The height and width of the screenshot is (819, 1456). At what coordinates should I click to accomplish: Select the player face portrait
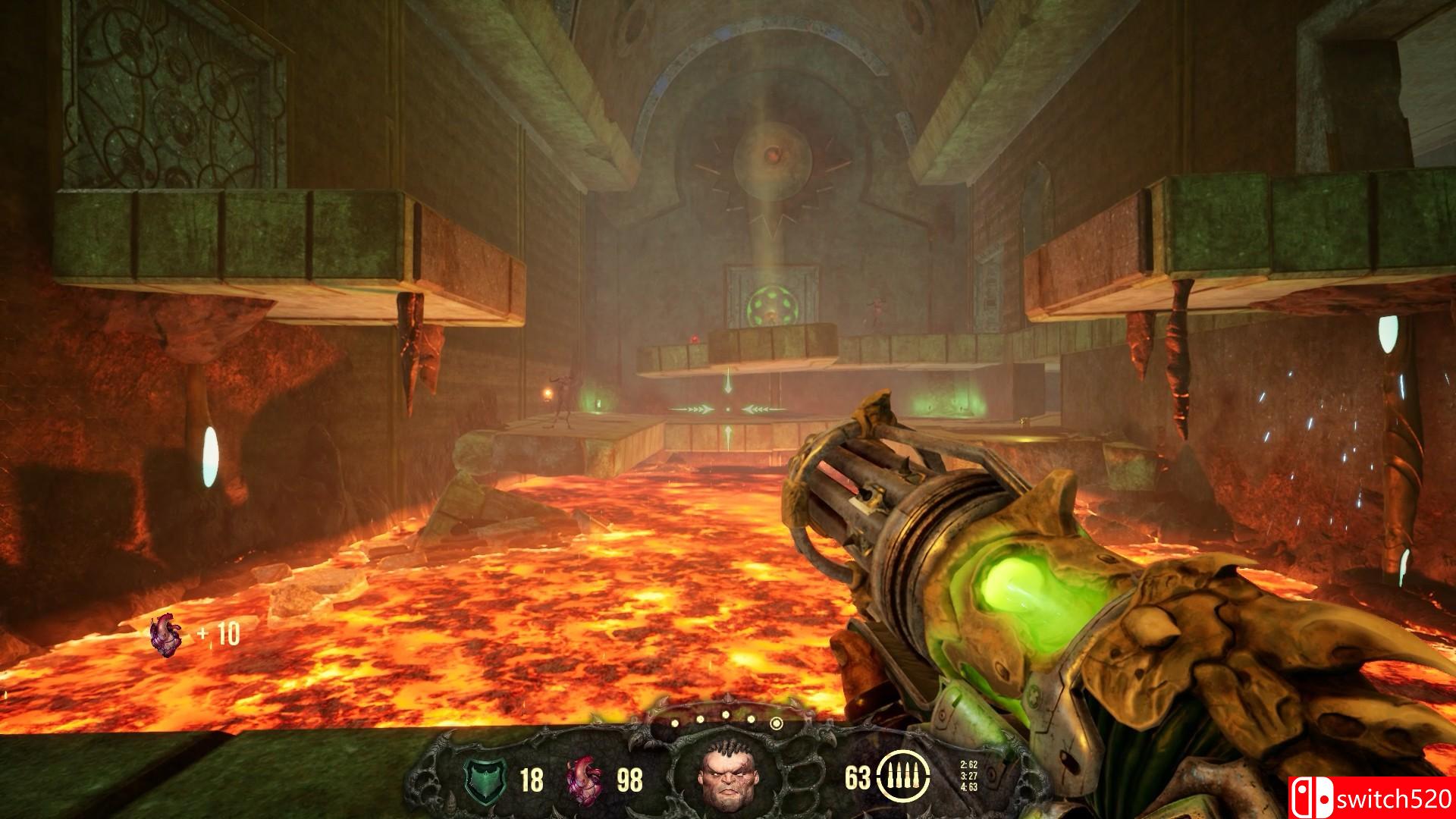point(728,779)
